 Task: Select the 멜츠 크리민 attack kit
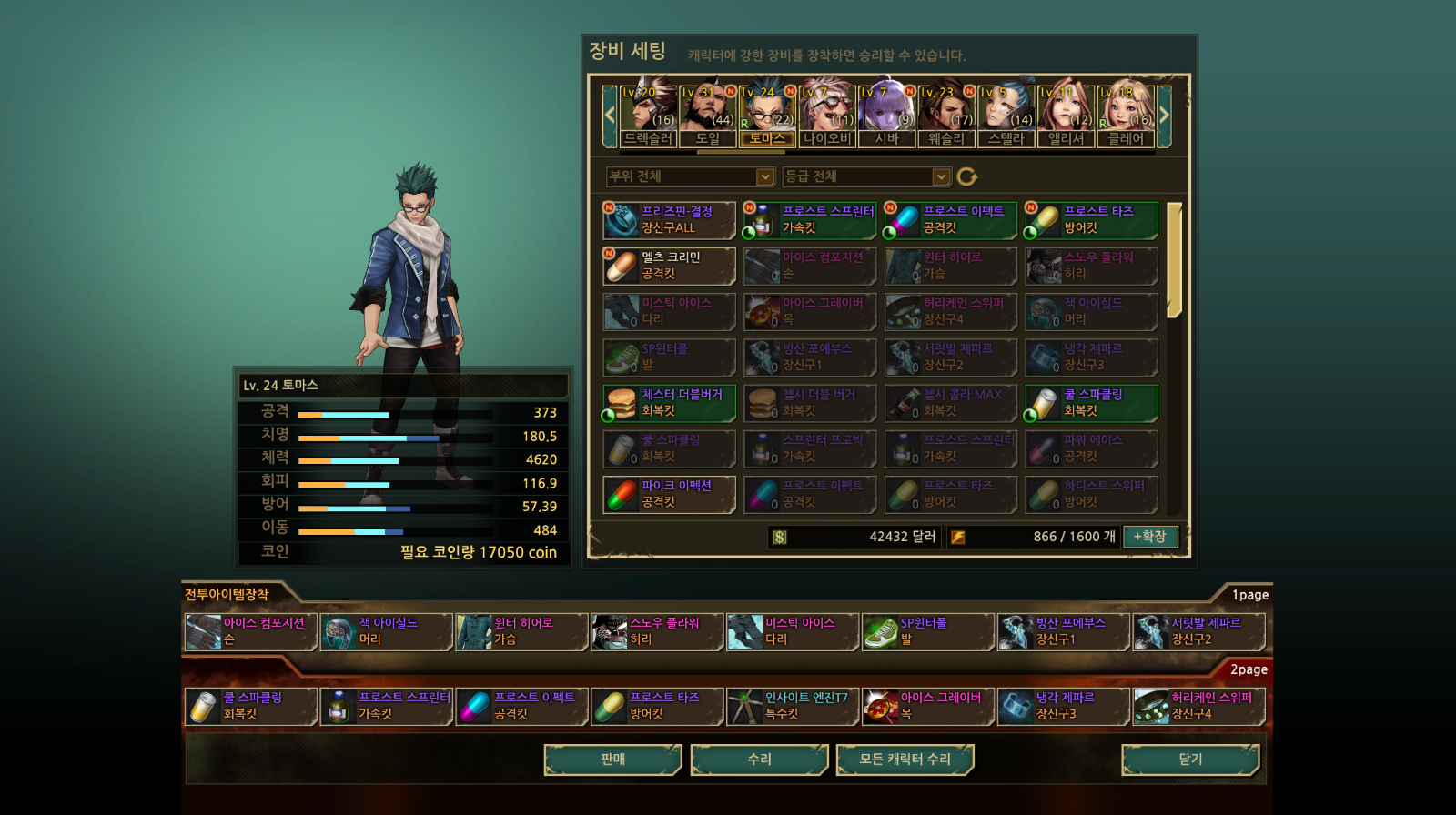(x=669, y=266)
